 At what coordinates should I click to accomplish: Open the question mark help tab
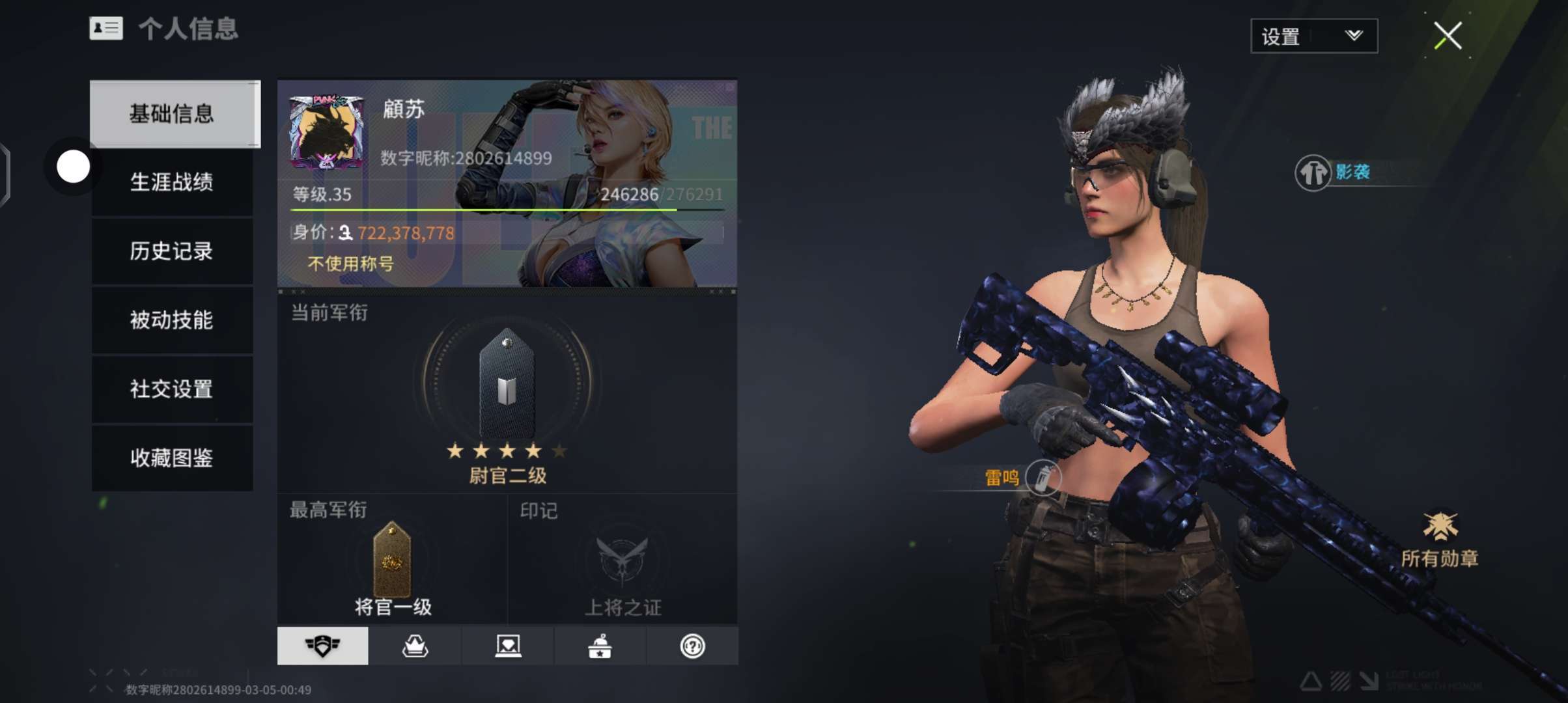[x=692, y=646]
